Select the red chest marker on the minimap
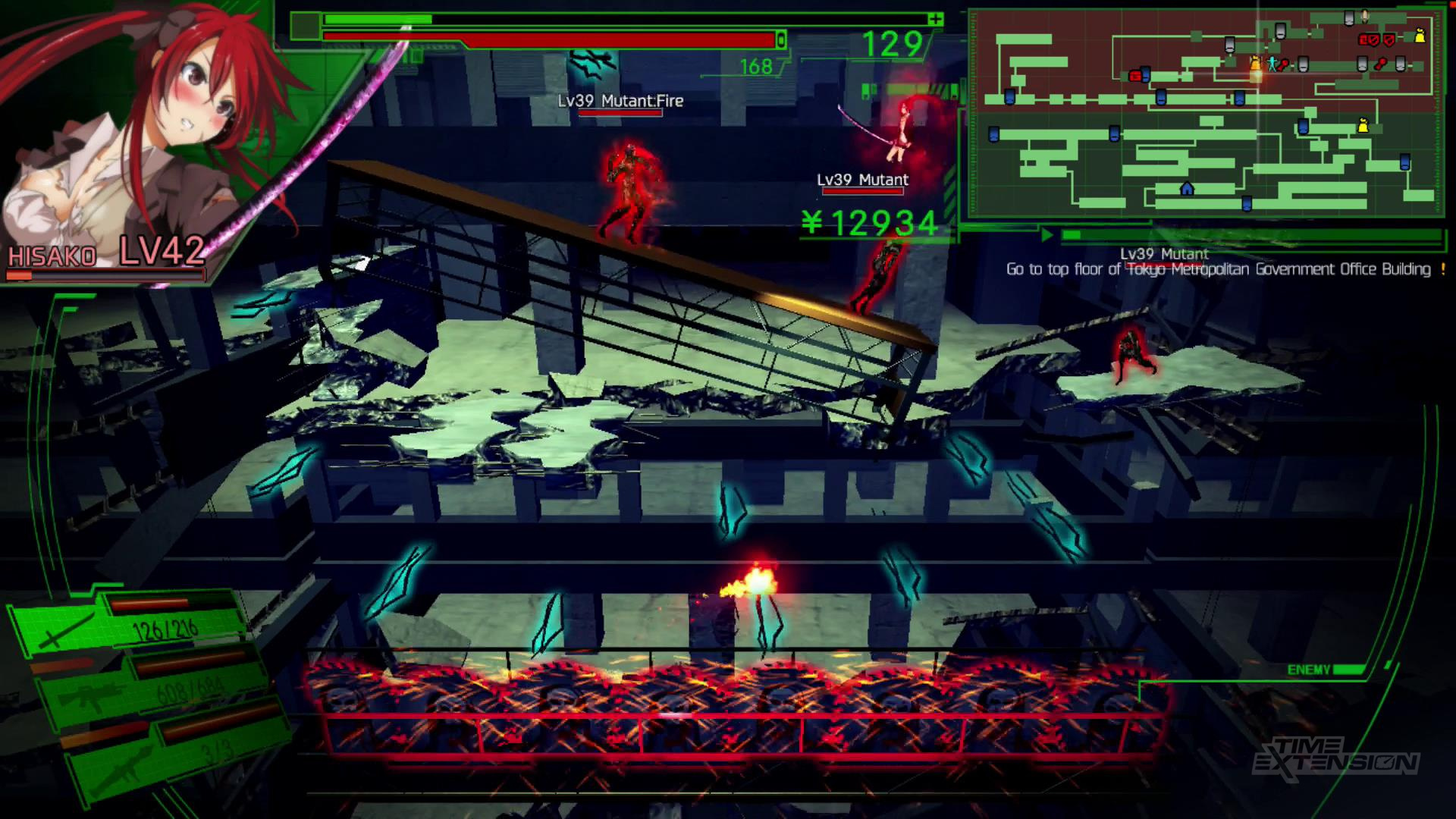This screenshot has height=819, width=1456. (1135, 76)
